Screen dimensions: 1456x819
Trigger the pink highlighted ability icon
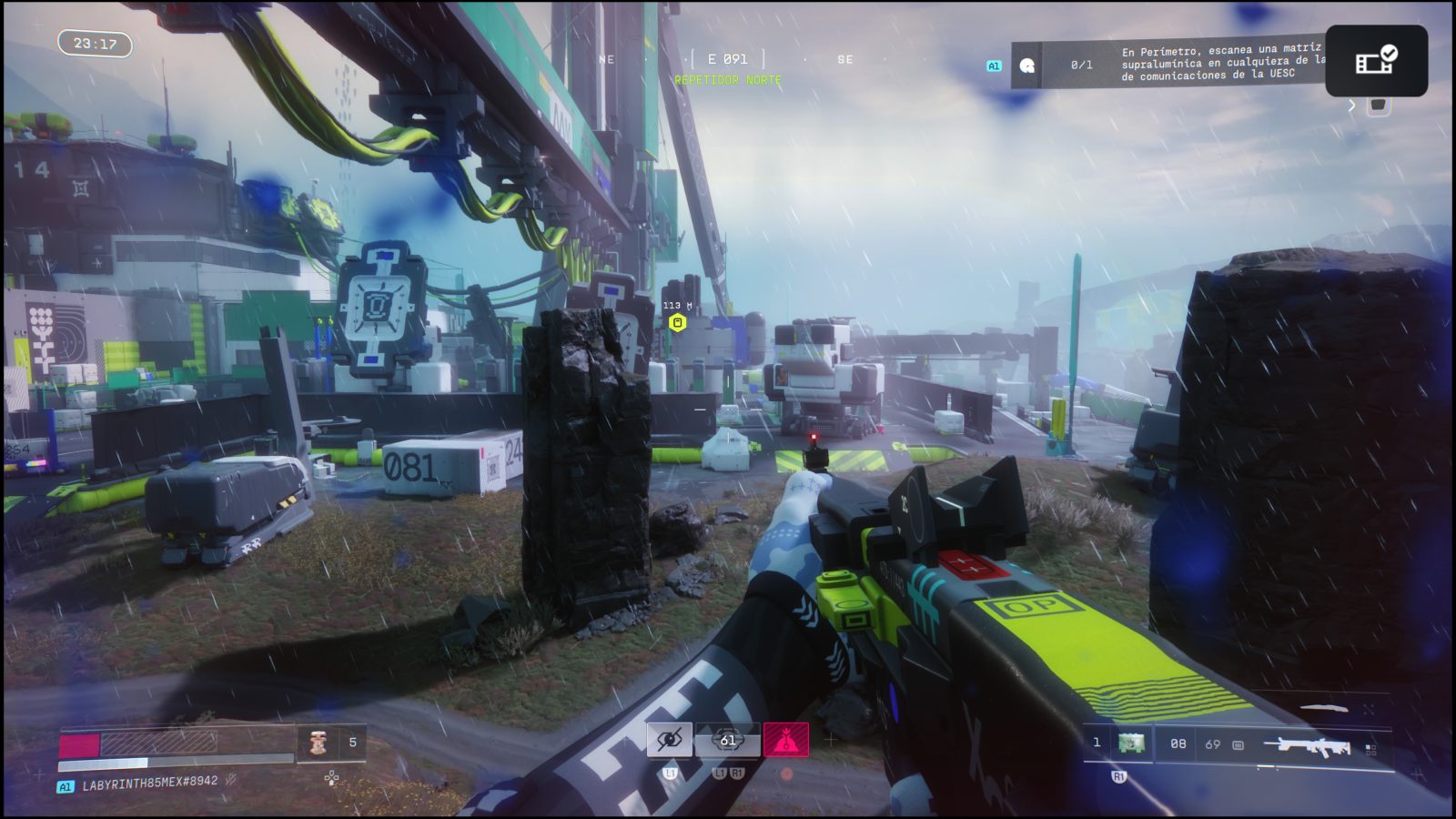[x=786, y=740]
